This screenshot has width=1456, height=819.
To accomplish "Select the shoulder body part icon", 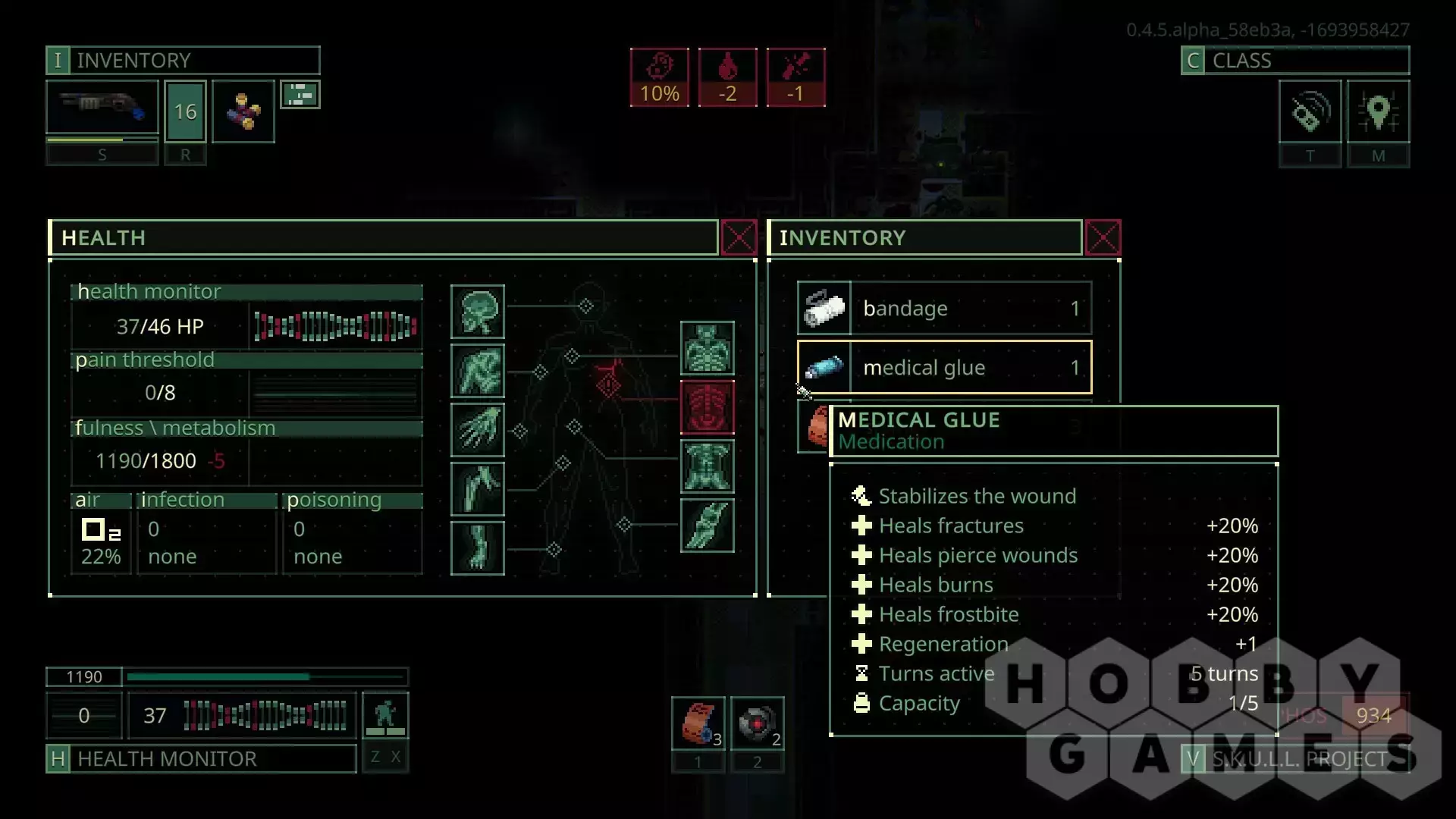I will coord(478,371).
